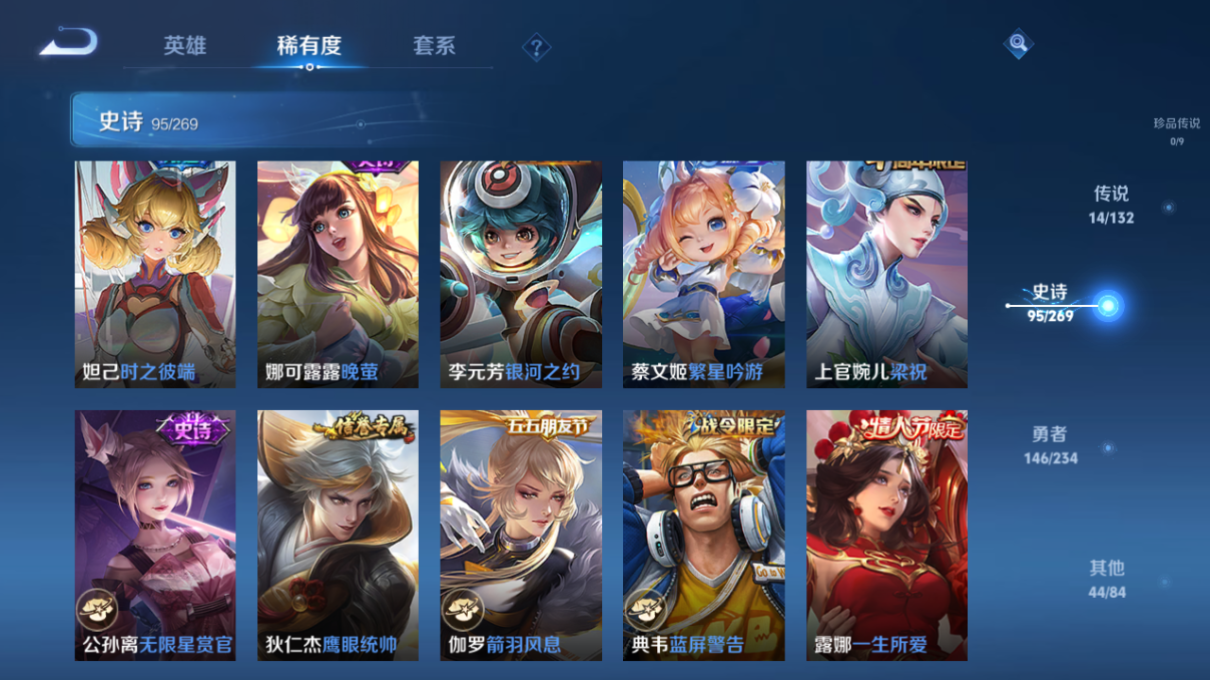Image resolution: width=1210 pixels, height=680 pixels.
Task: Open the skin search magnifier
Action: [x=1017, y=44]
